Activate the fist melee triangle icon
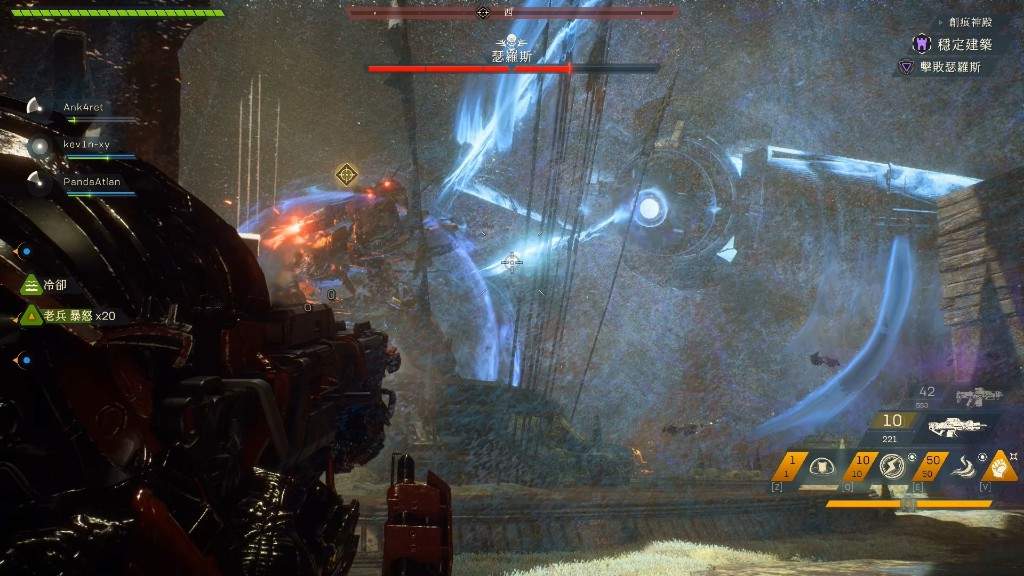 click(1002, 465)
